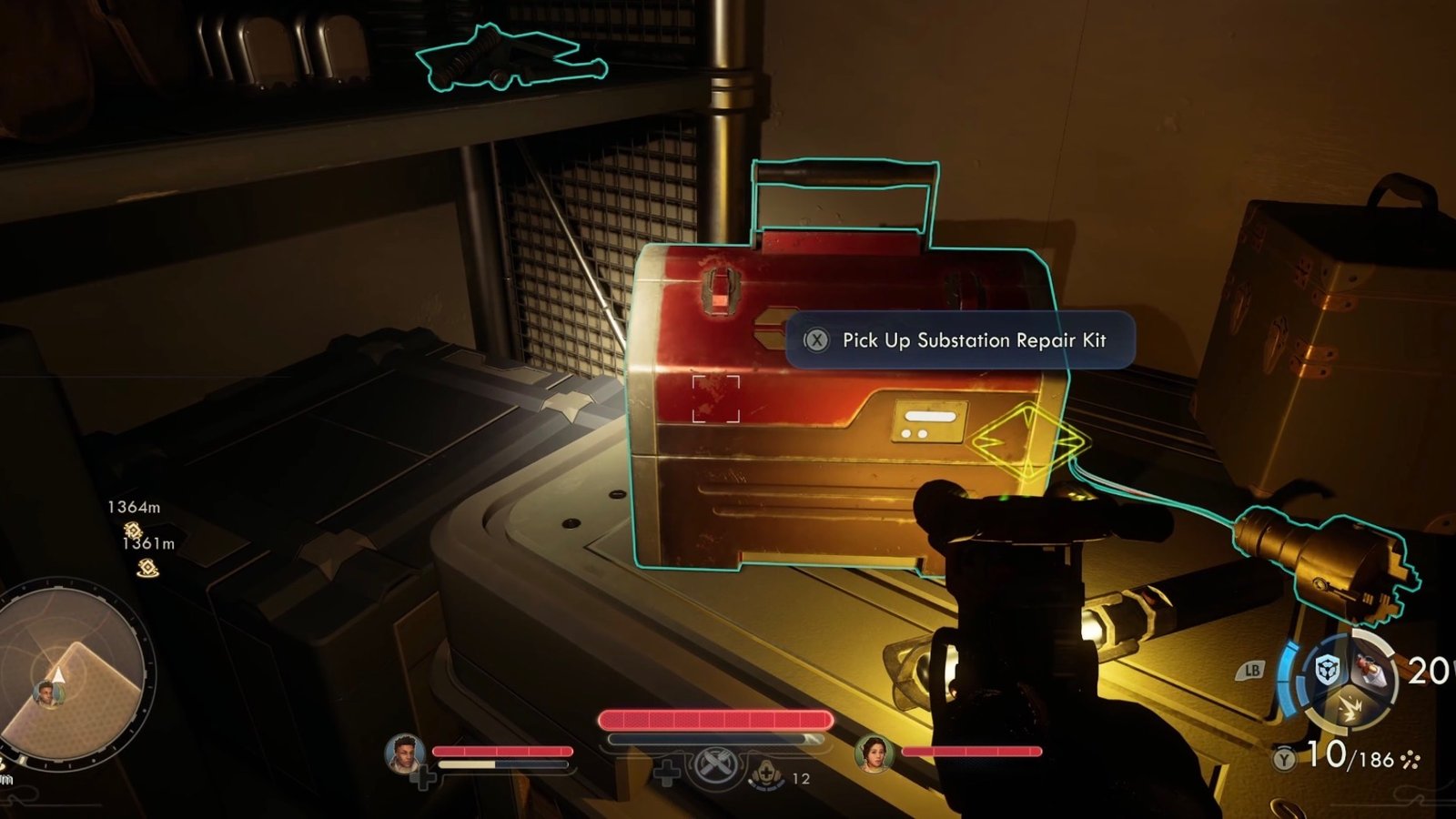Click the quest marker icon below 1364m

[133, 530]
